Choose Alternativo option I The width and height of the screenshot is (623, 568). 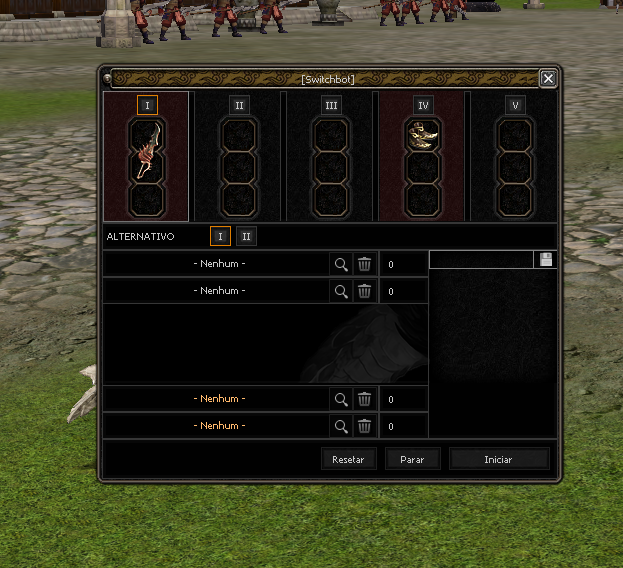click(x=220, y=236)
